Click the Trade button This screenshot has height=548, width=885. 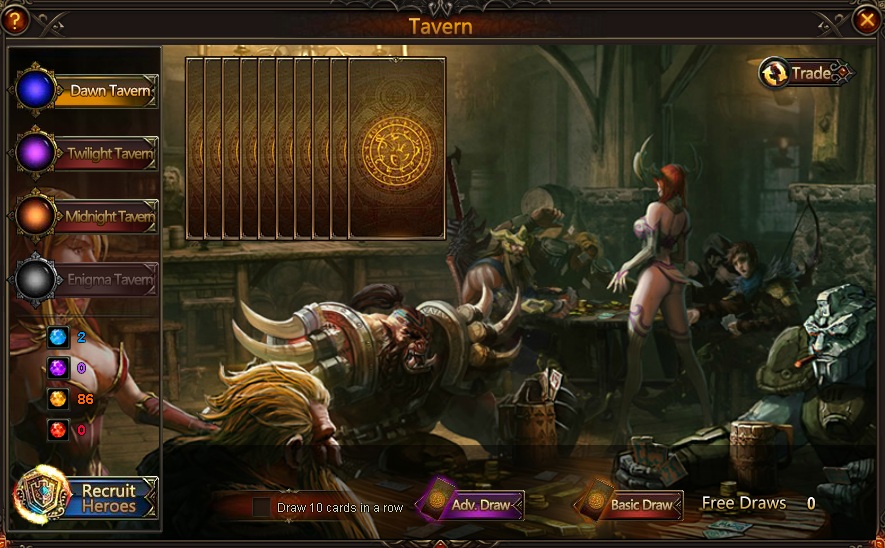pyautogui.click(x=806, y=73)
